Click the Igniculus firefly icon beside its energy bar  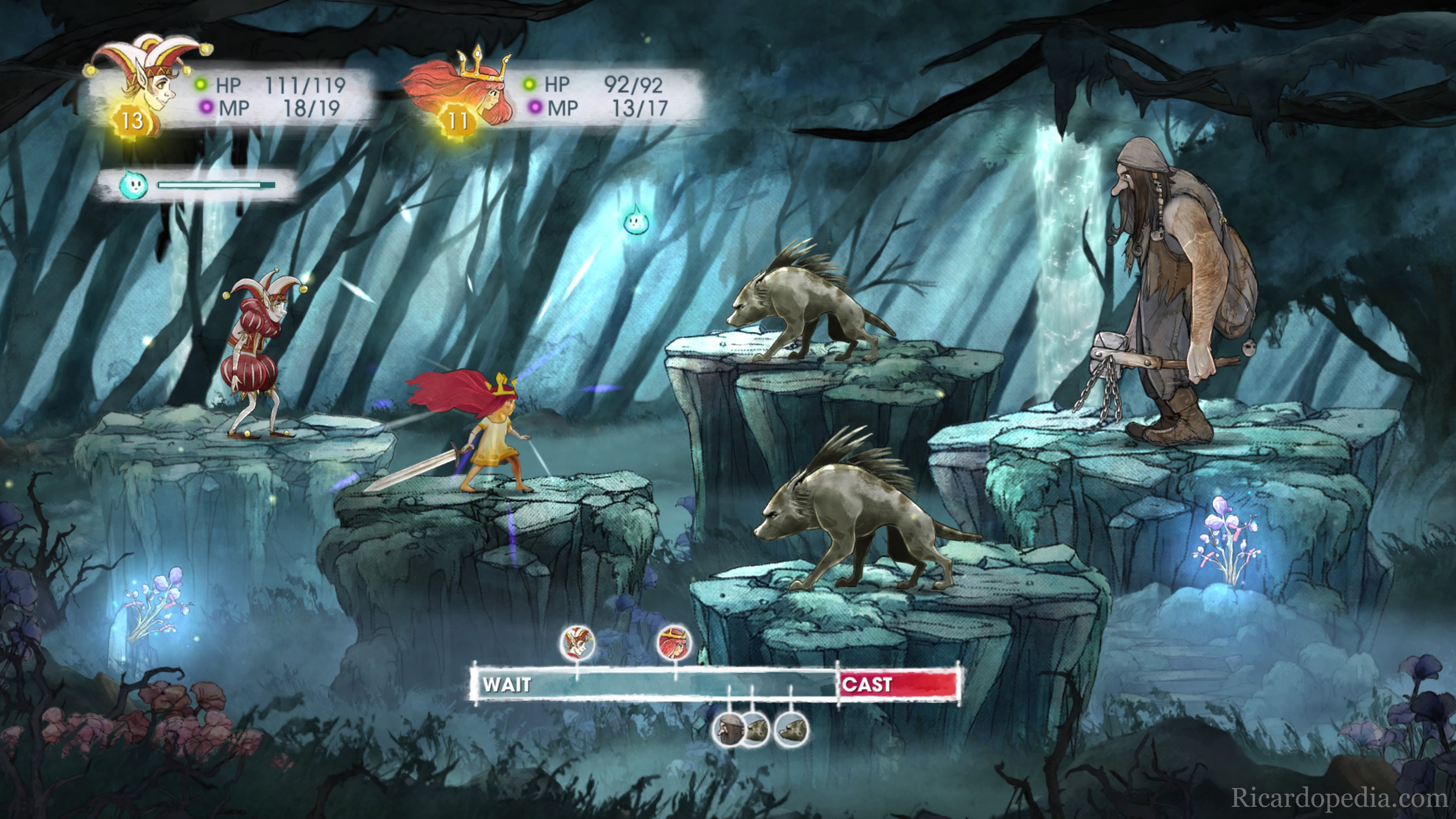[133, 185]
